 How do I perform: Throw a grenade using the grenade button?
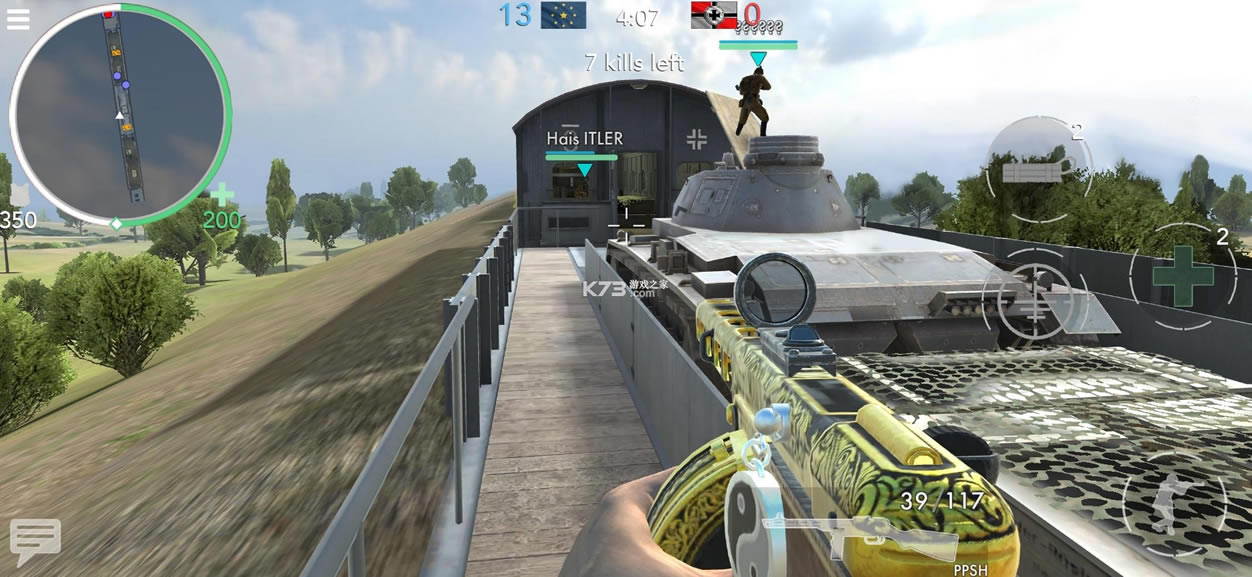(x=1038, y=169)
